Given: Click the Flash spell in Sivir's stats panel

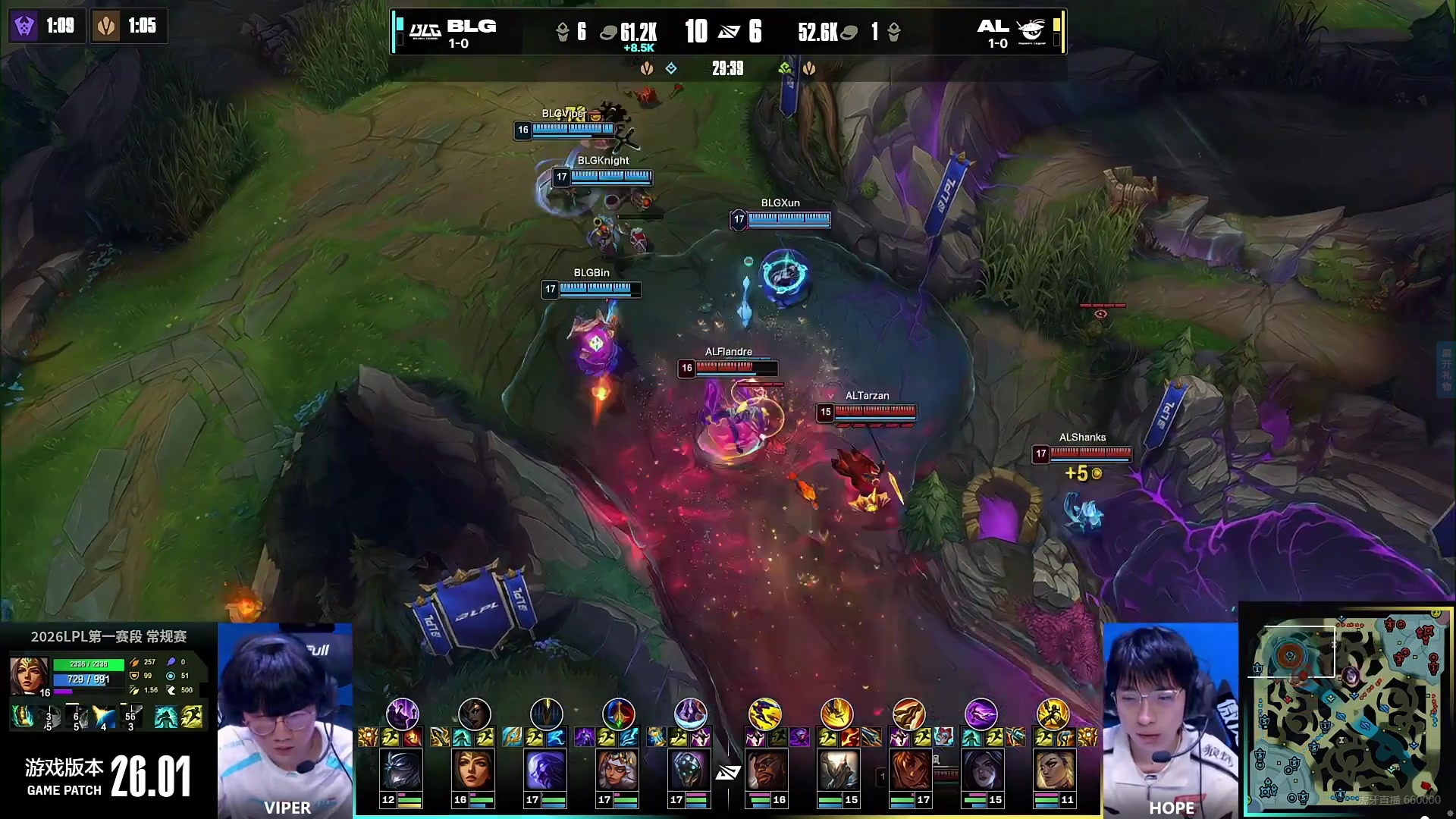Looking at the screenshot, I should 193,717.
